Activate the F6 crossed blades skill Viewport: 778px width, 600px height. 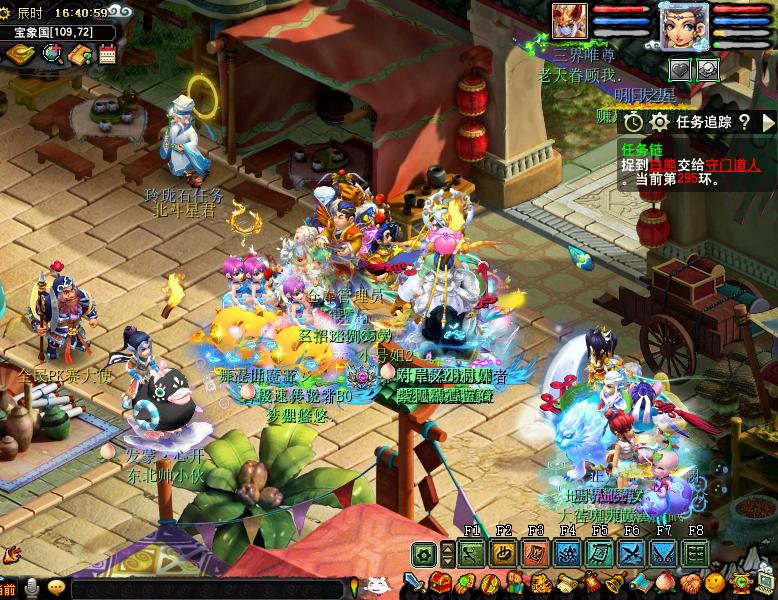(x=632, y=553)
